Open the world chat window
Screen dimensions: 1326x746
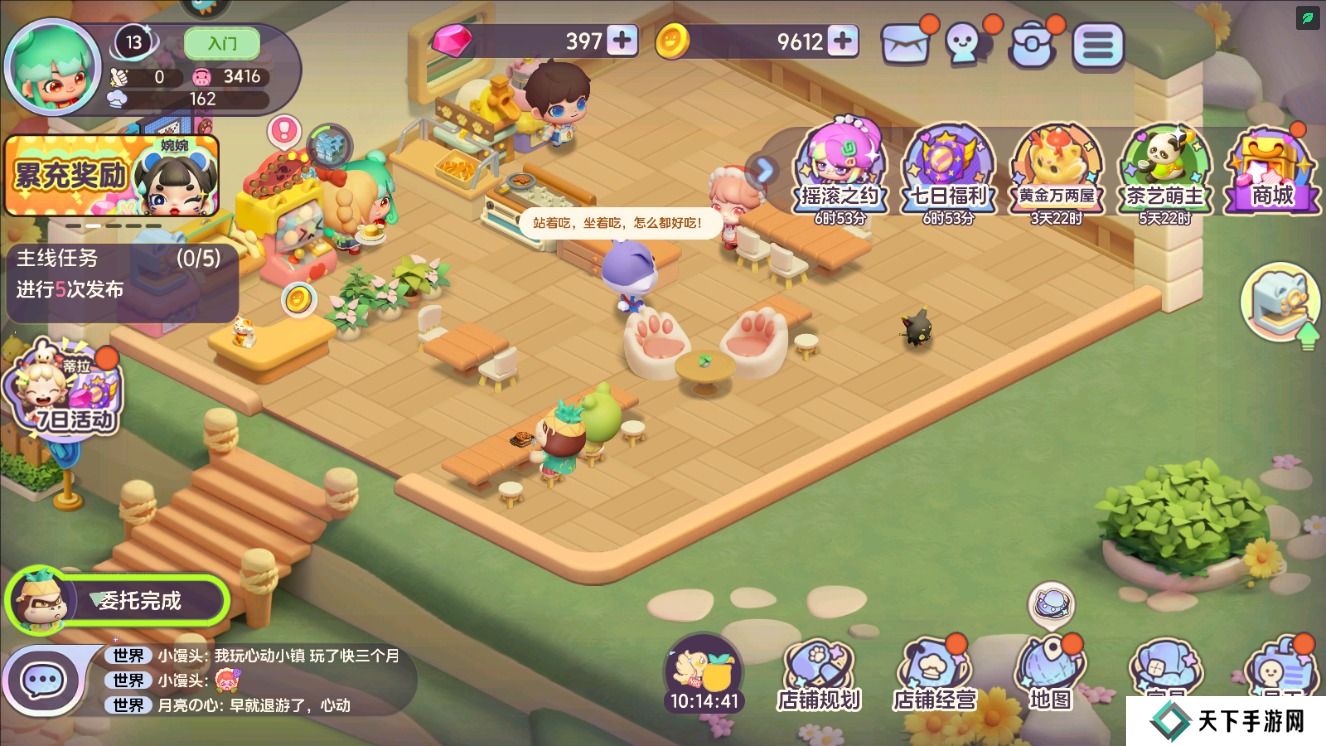(42, 681)
